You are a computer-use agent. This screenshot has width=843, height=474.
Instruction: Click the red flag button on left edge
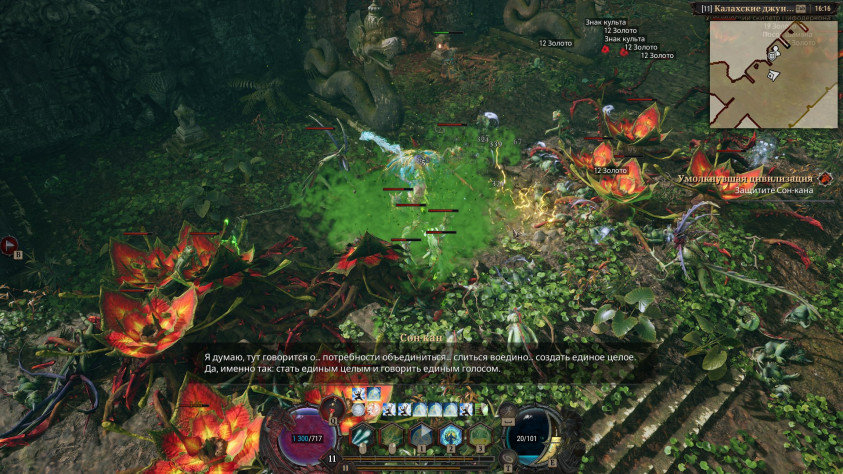pos(10,243)
